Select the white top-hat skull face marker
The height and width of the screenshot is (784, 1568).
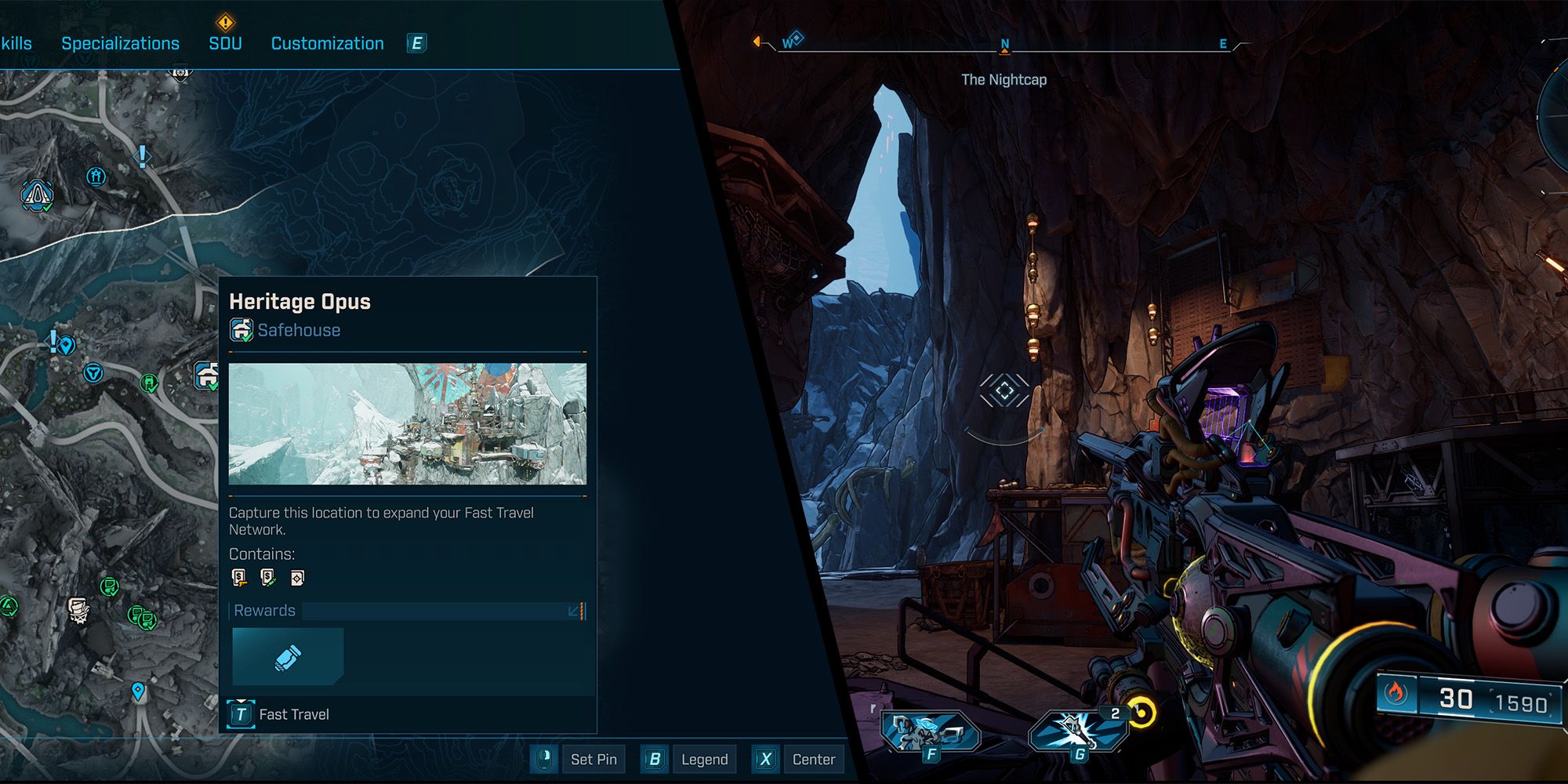tap(78, 610)
